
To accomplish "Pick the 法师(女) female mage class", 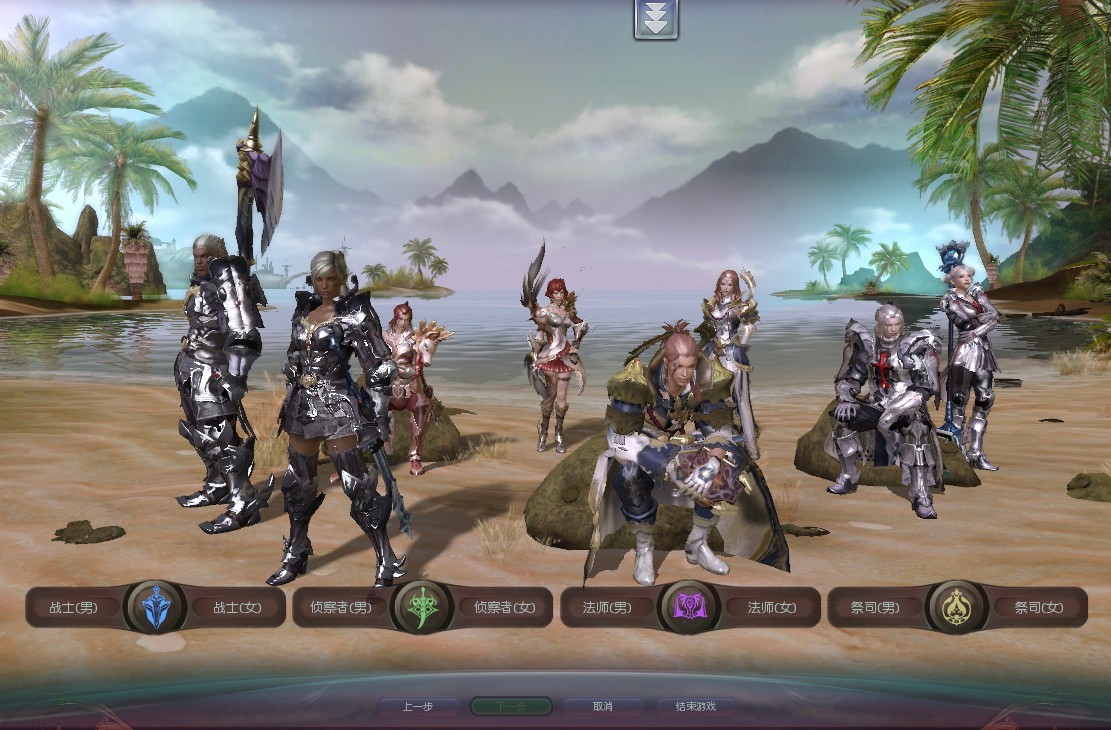I will [x=773, y=607].
